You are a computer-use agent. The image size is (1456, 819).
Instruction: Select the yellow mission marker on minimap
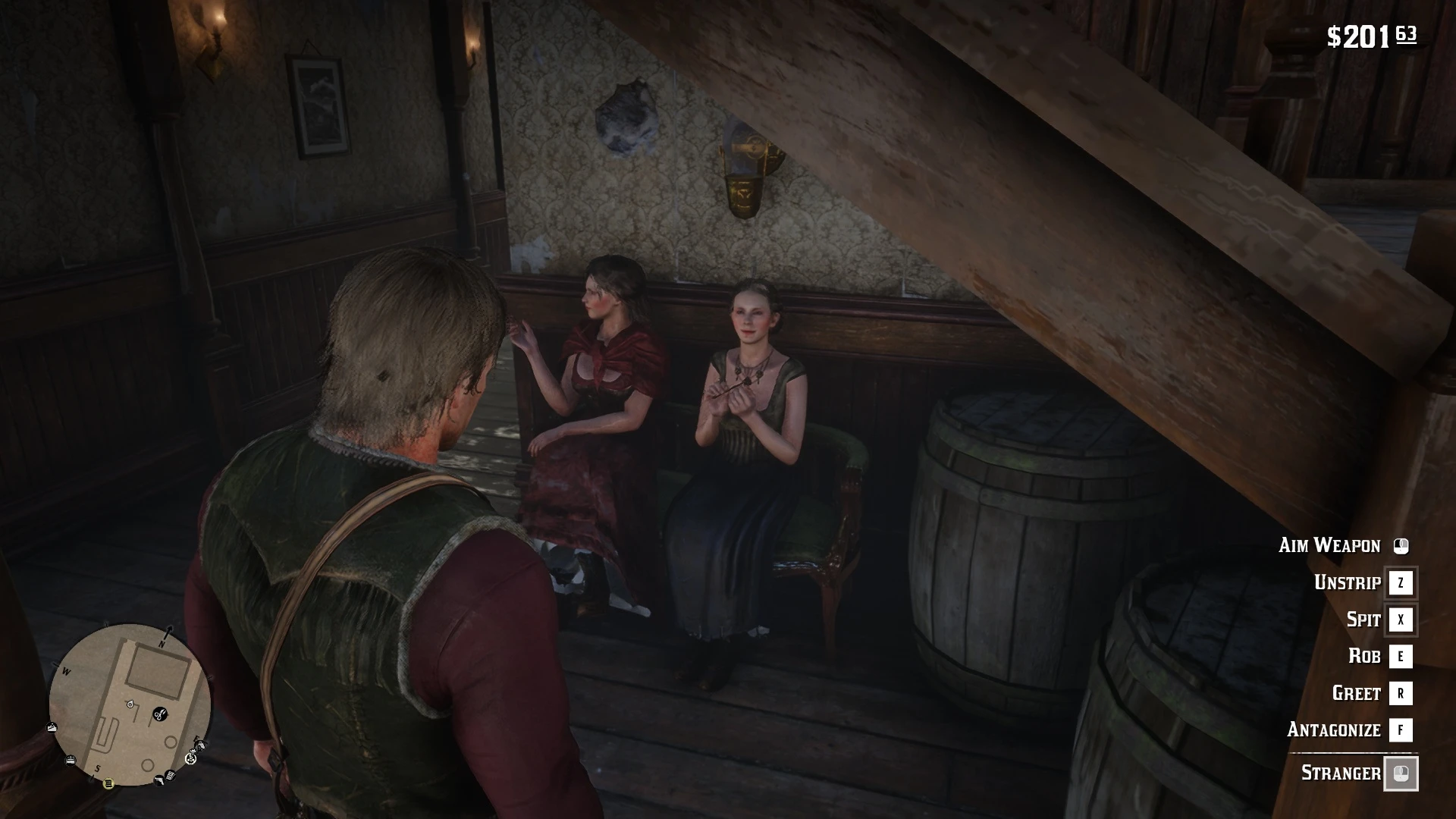click(108, 783)
